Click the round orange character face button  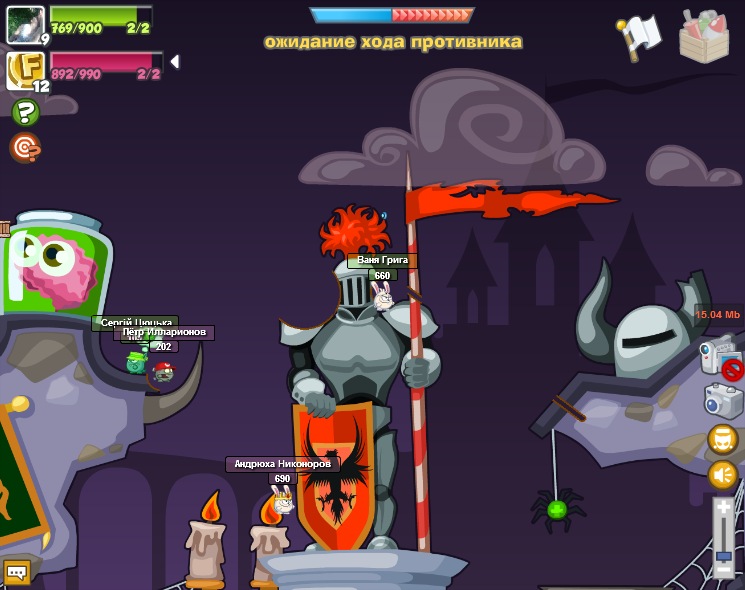point(723,440)
